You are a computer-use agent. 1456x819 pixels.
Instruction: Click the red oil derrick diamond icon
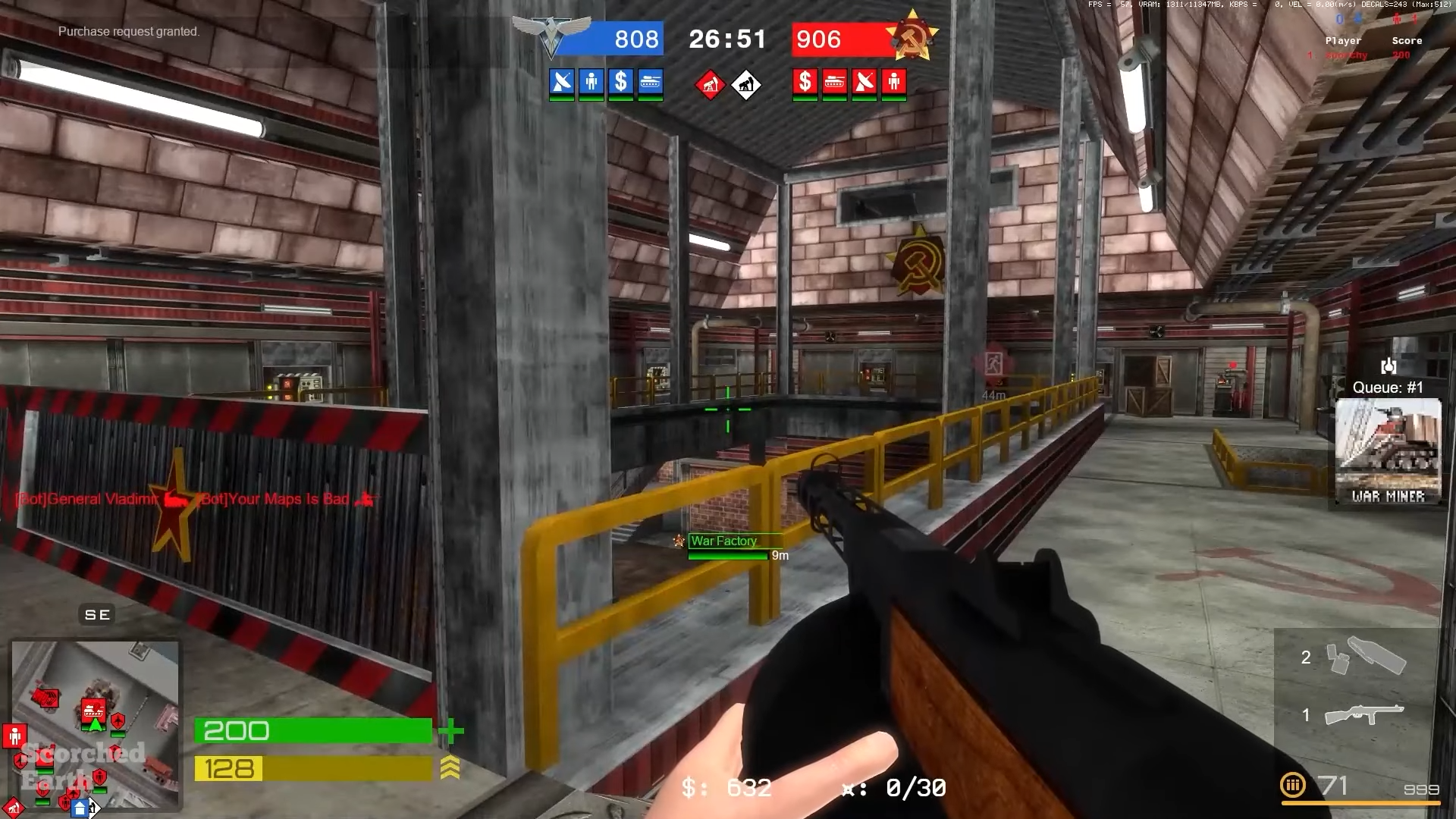pos(711,86)
